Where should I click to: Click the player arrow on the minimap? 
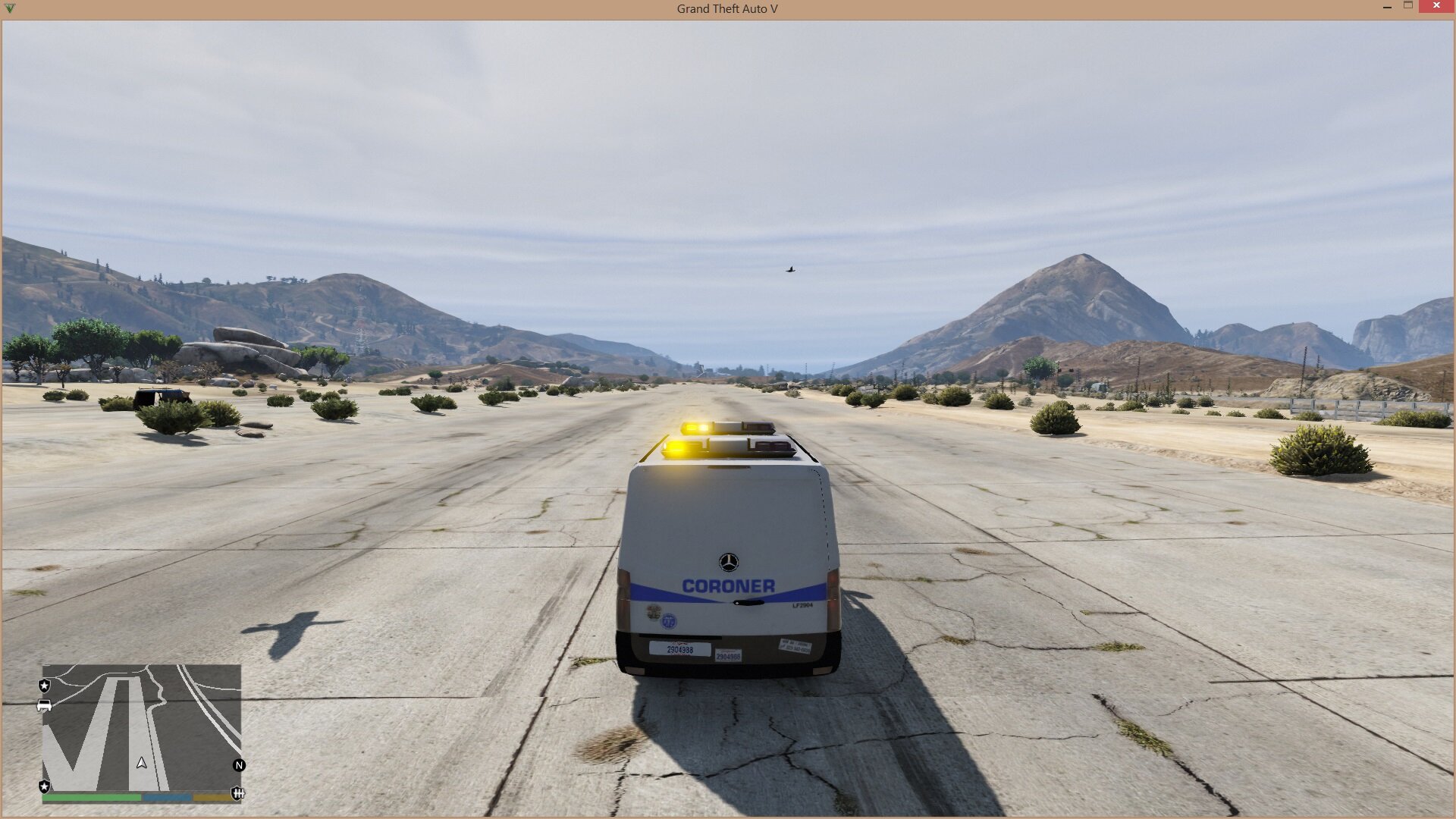[142, 763]
